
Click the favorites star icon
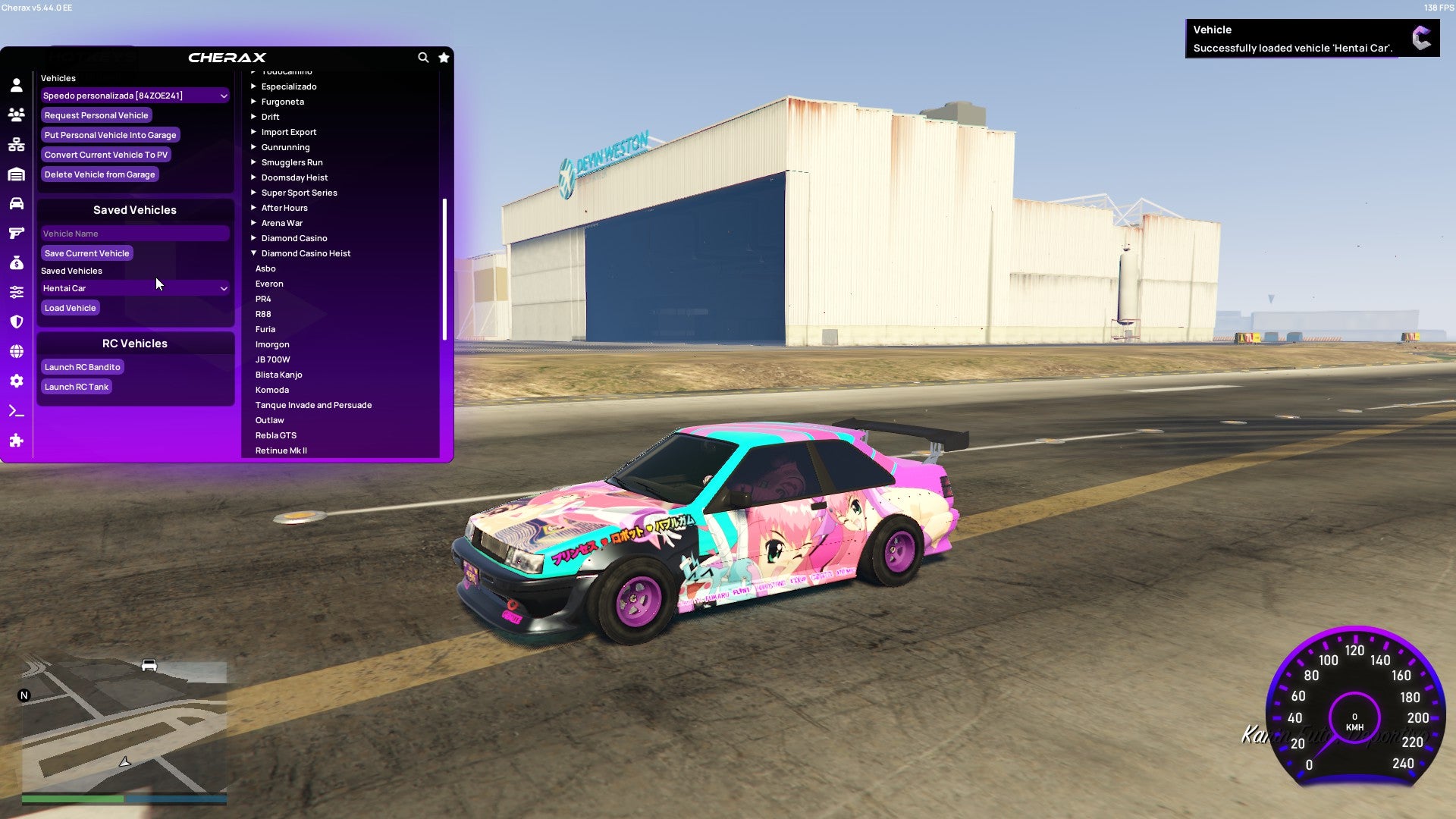click(x=444, y=58)
